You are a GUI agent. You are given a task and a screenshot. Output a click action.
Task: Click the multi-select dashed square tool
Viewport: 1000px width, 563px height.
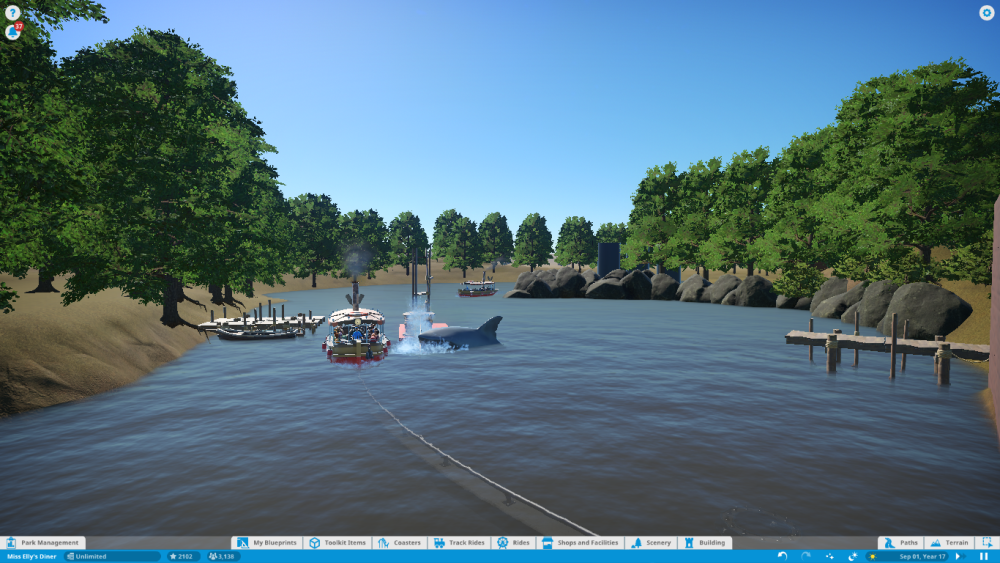(986, 543)
